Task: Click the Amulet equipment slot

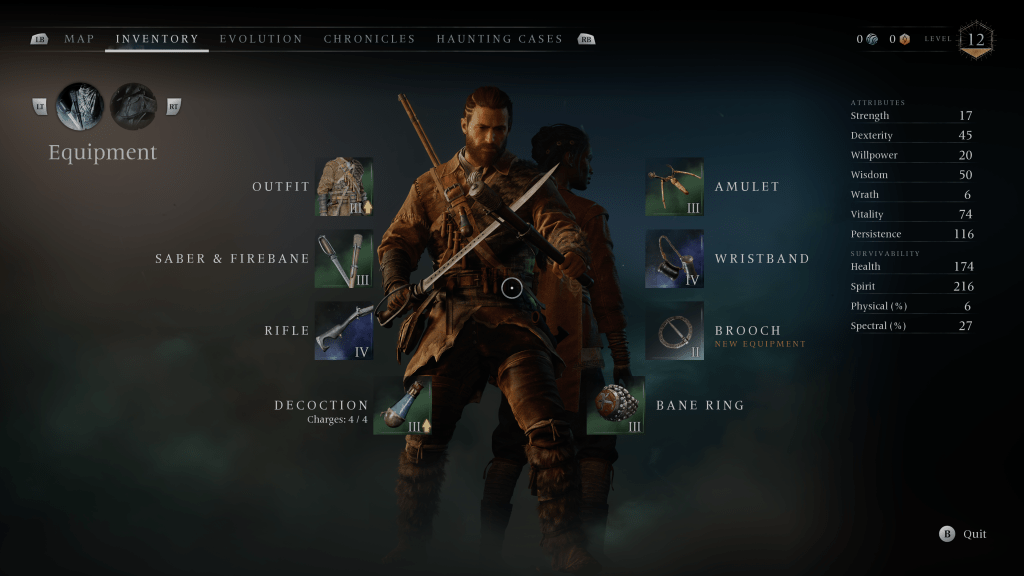Action: (674, 187)
